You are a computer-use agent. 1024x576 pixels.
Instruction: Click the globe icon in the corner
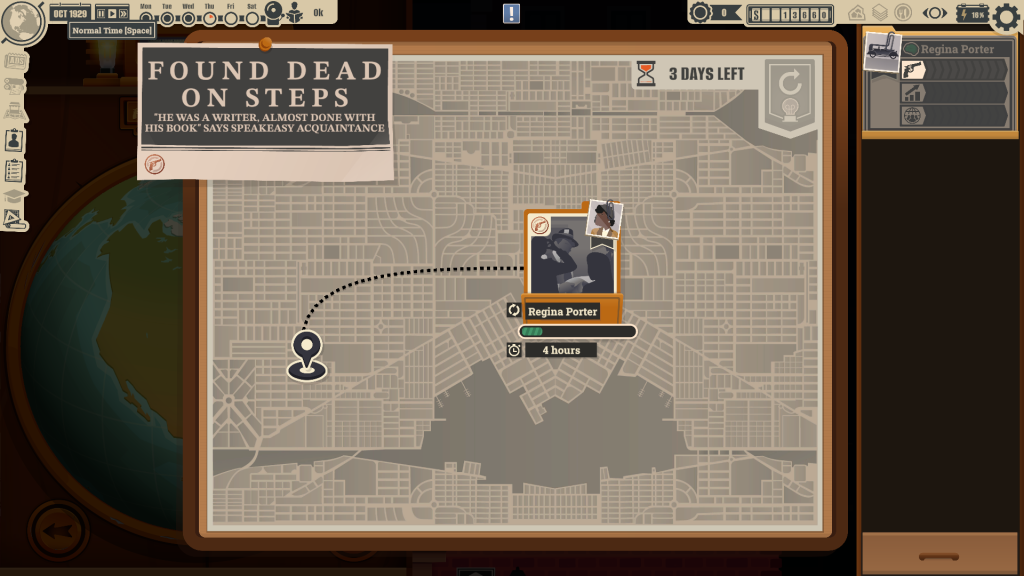click(x=22, y=22)
